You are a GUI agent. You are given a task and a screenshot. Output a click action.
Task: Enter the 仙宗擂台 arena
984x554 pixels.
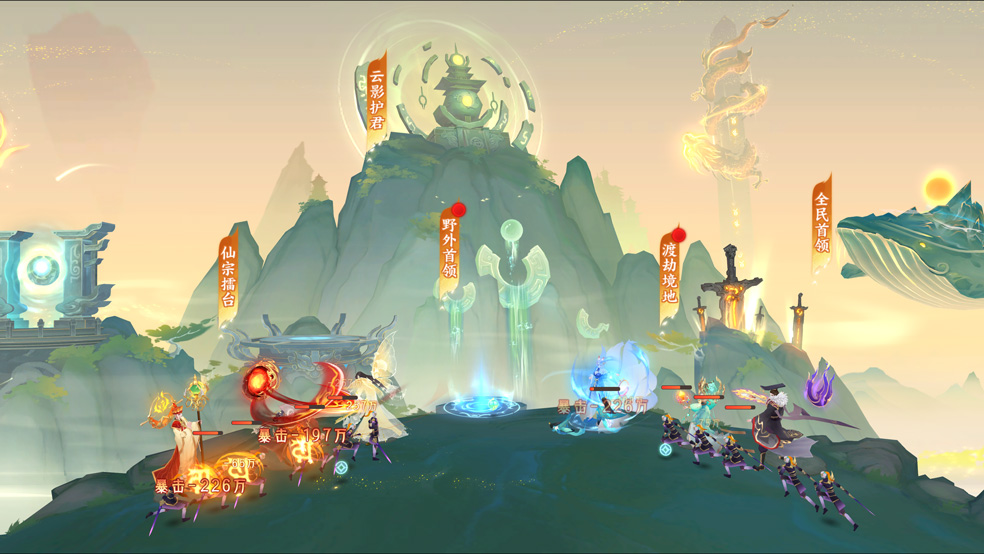coord(229,277)
